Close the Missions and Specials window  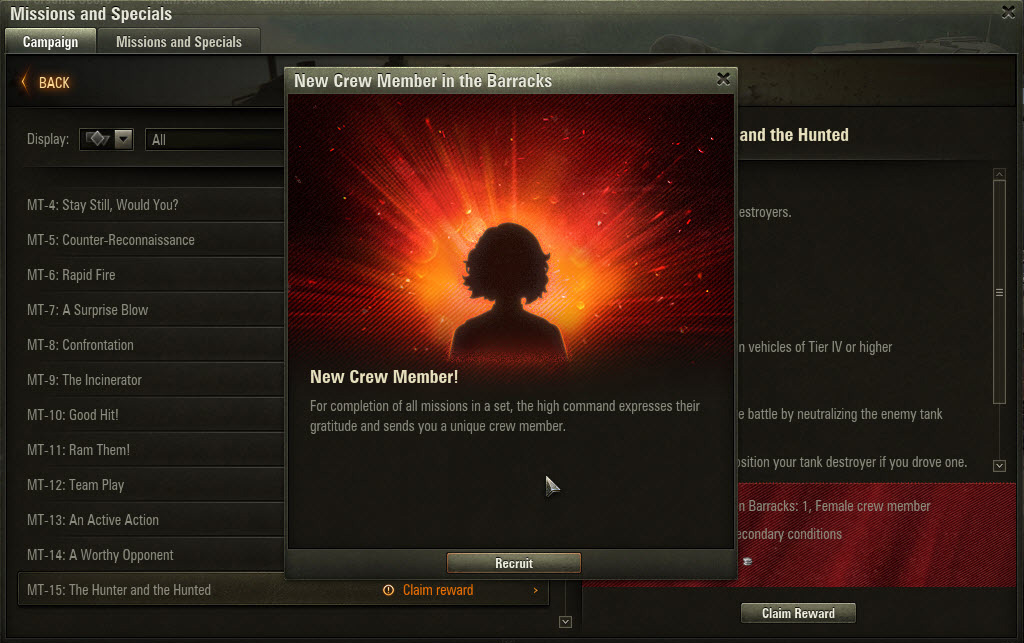1008,11
